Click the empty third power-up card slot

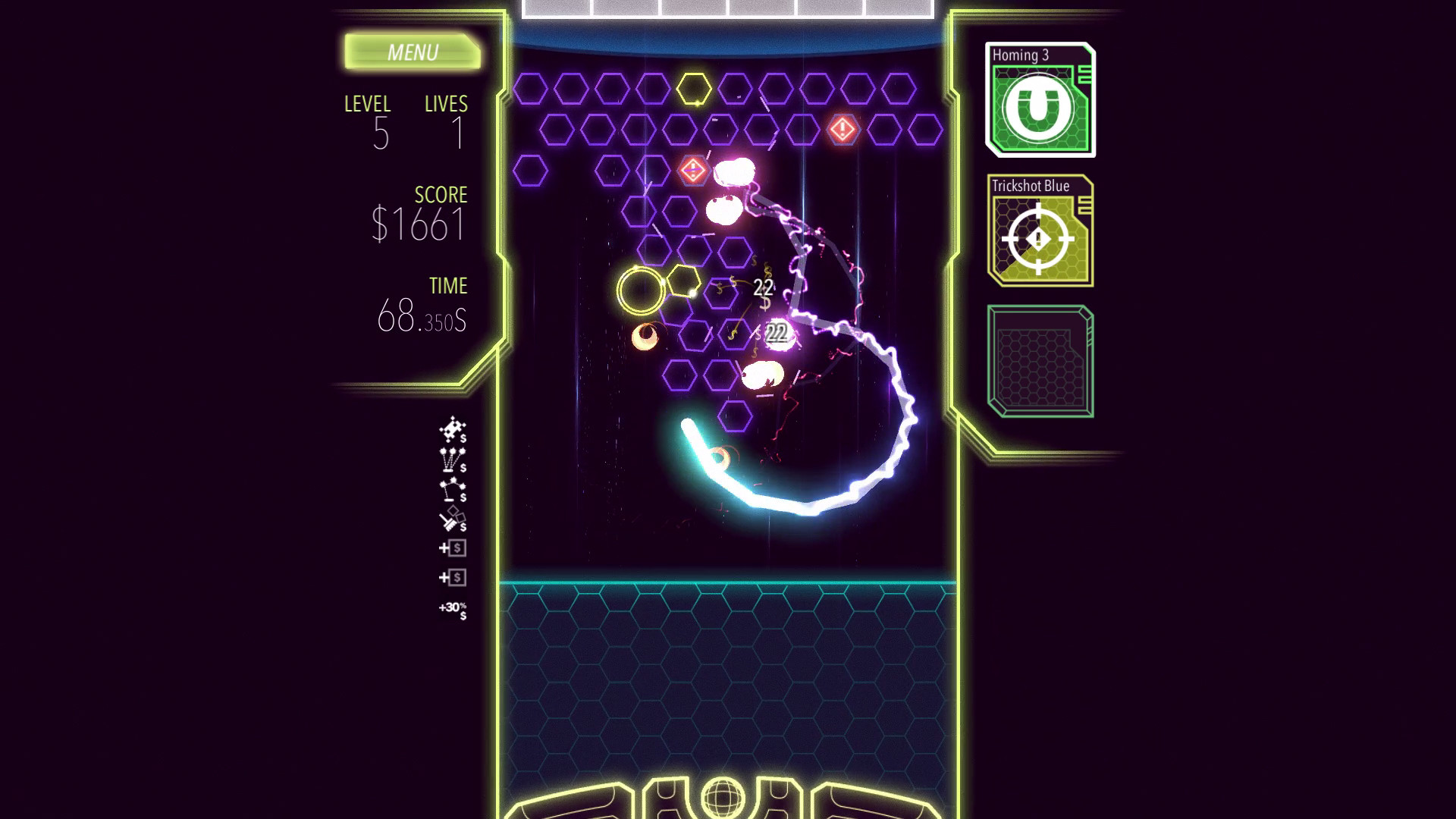1040,359
